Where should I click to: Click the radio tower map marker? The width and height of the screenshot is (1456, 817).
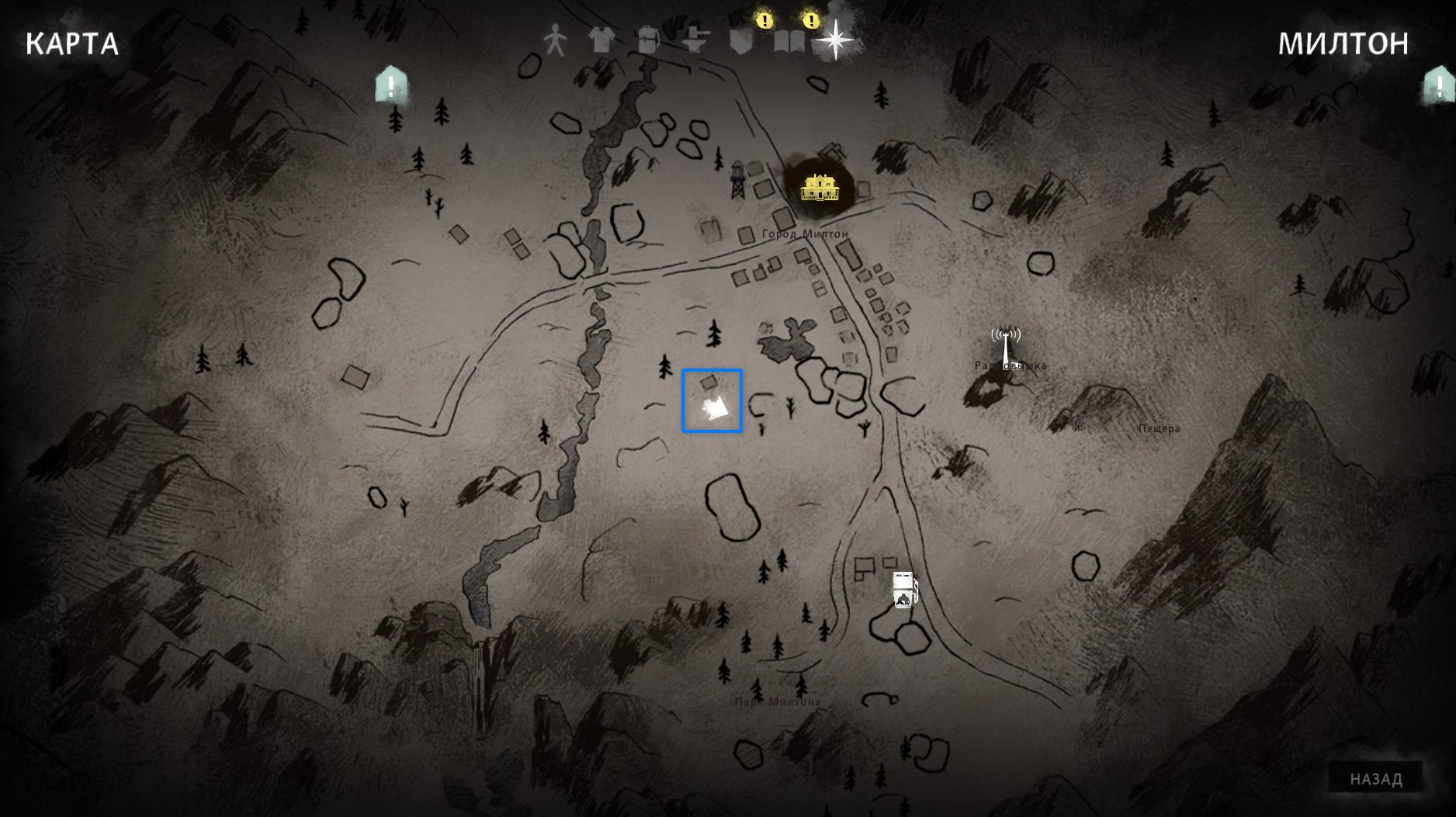[x=1006, y=346]
